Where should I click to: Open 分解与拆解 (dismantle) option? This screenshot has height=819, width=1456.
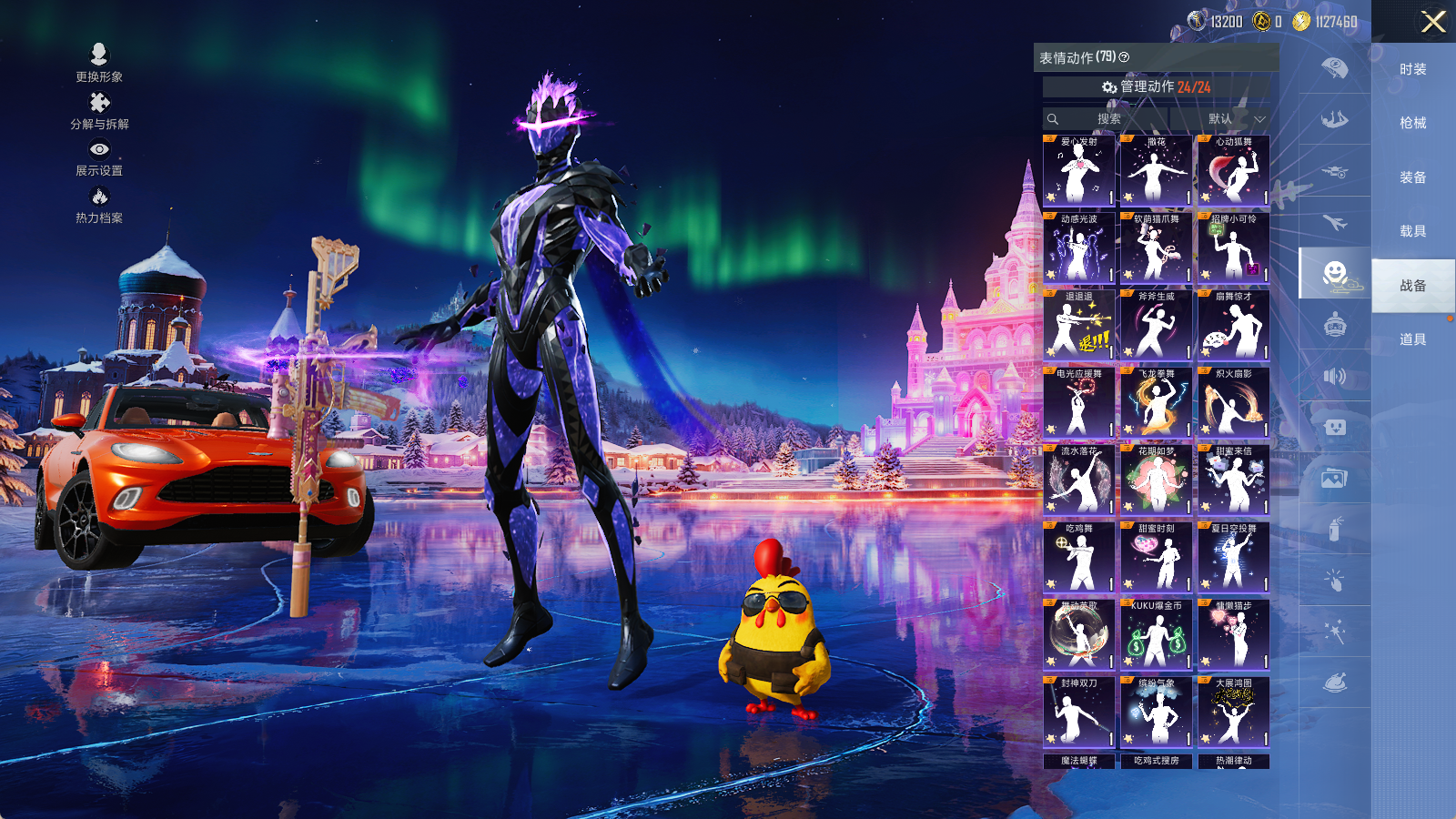[x=99, y=110]
